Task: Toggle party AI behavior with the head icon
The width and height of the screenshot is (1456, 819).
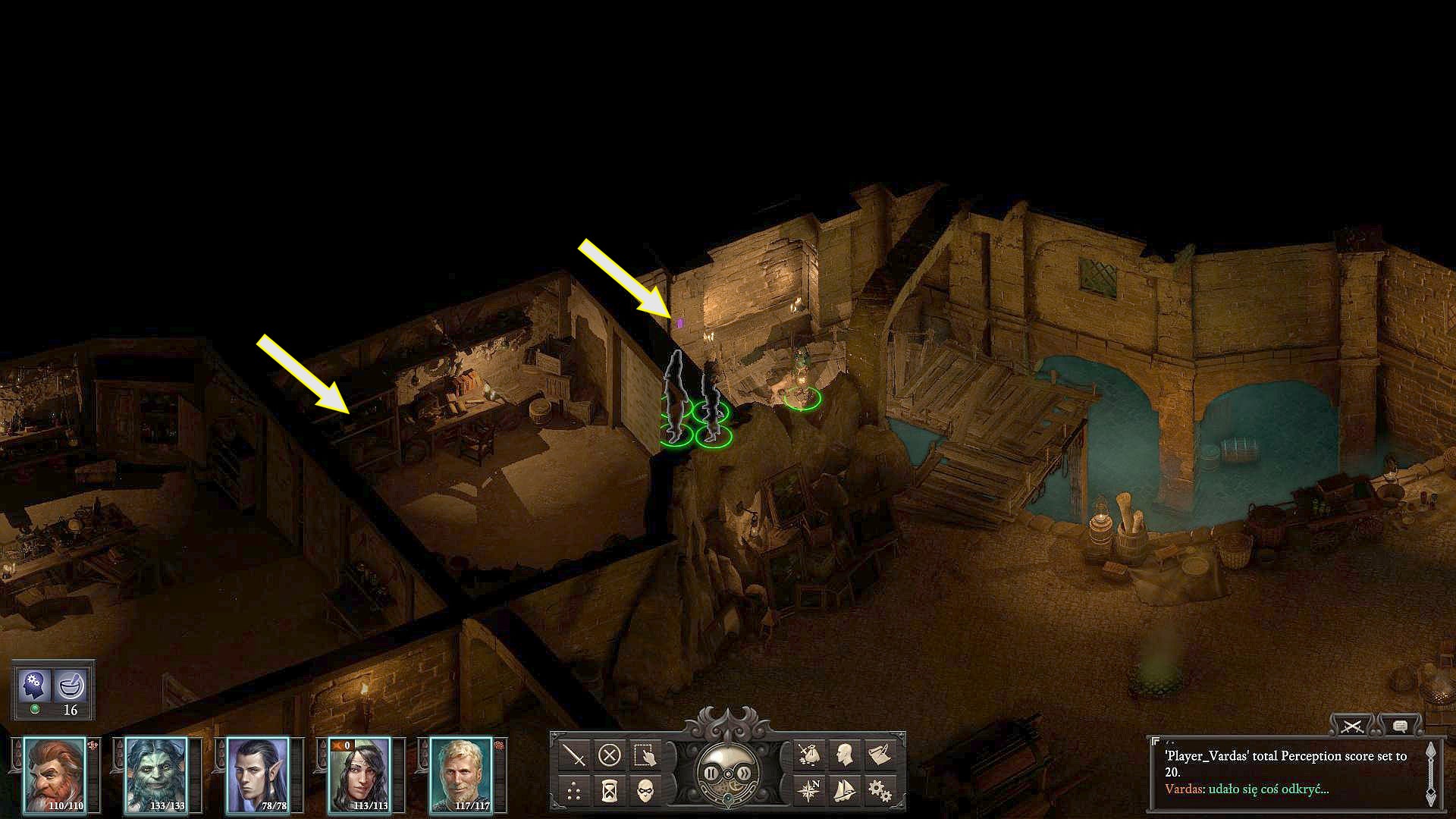Action: 34,685
